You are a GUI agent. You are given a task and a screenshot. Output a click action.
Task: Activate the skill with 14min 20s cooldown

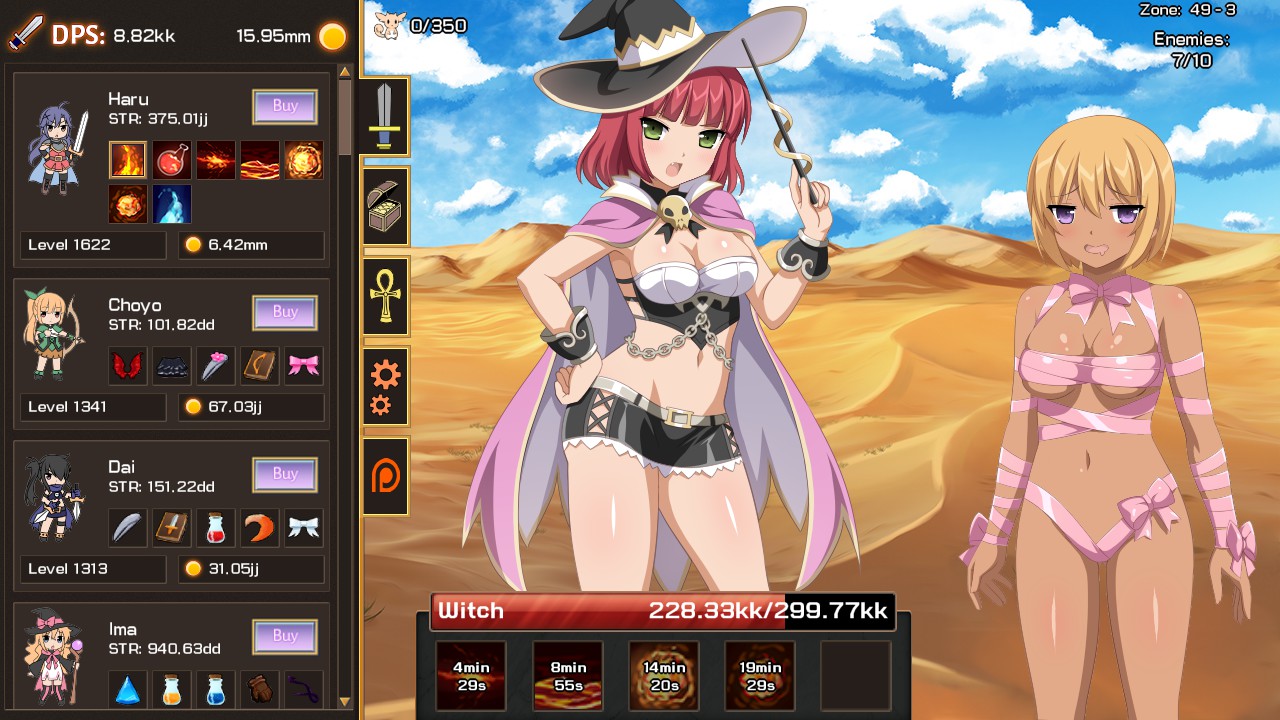click(664, 675)
